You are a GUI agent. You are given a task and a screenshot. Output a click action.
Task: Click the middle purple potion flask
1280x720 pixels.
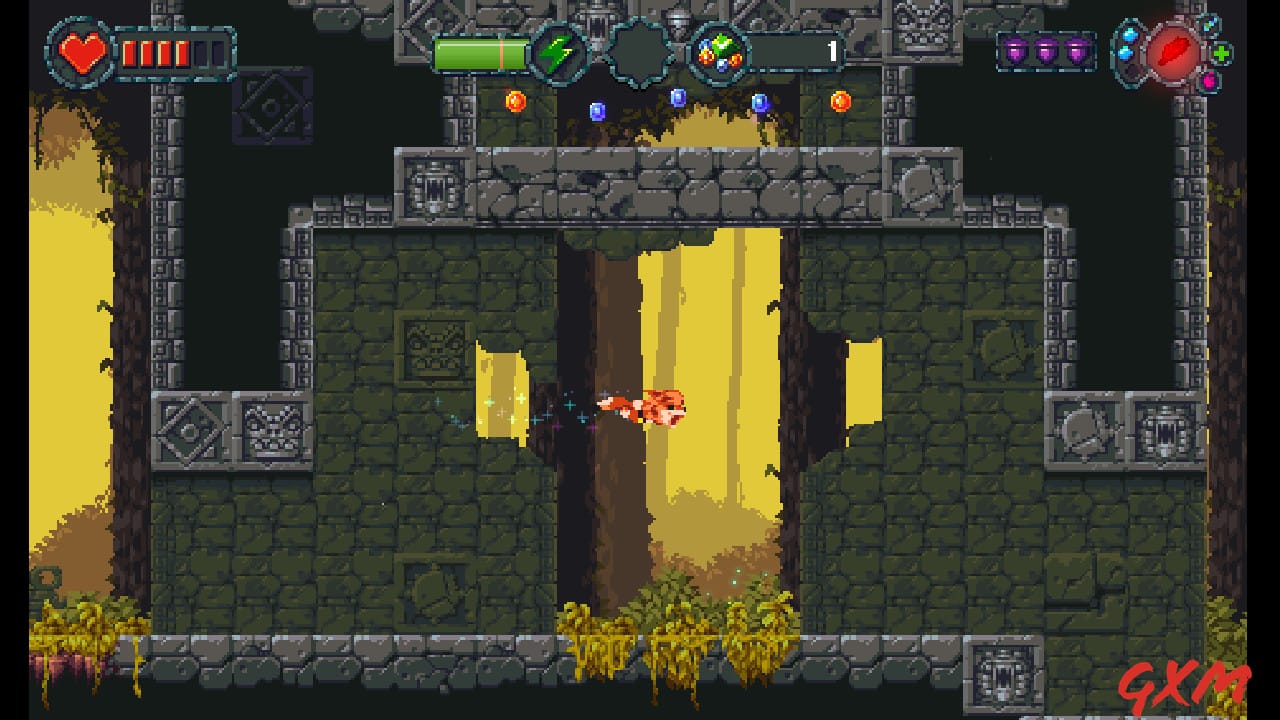coord(1044,48)
